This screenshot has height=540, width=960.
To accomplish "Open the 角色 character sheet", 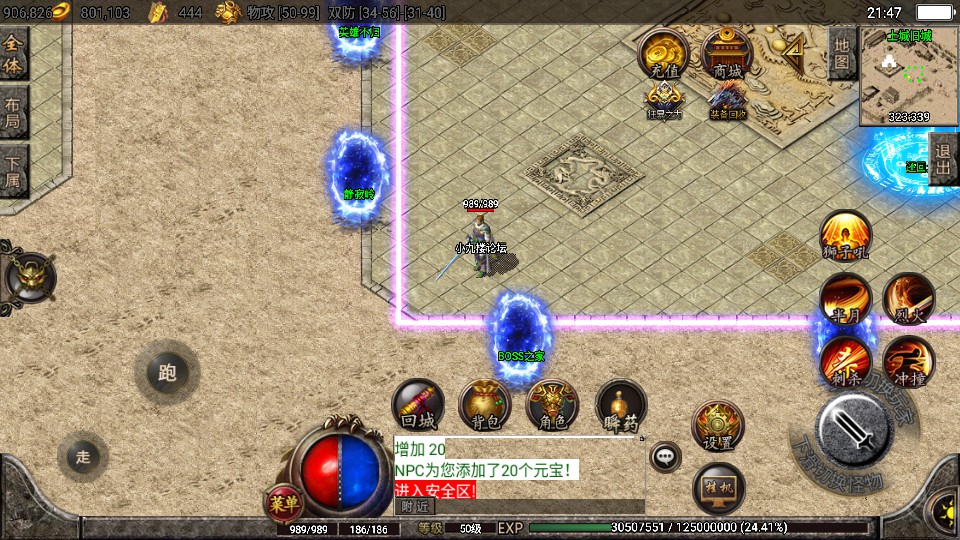I will click(x=552, y=405).
